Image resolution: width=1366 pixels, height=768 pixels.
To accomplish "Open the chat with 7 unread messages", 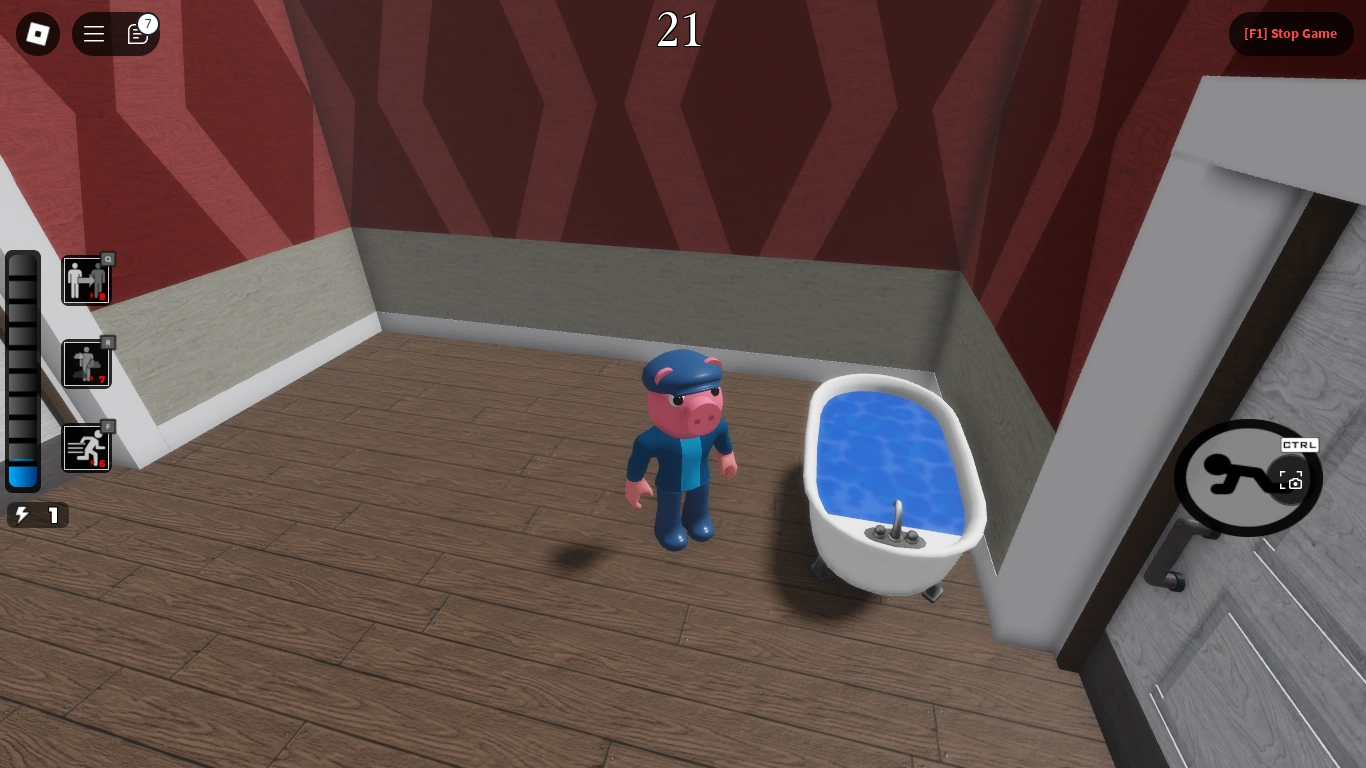I will coord(137,34).
